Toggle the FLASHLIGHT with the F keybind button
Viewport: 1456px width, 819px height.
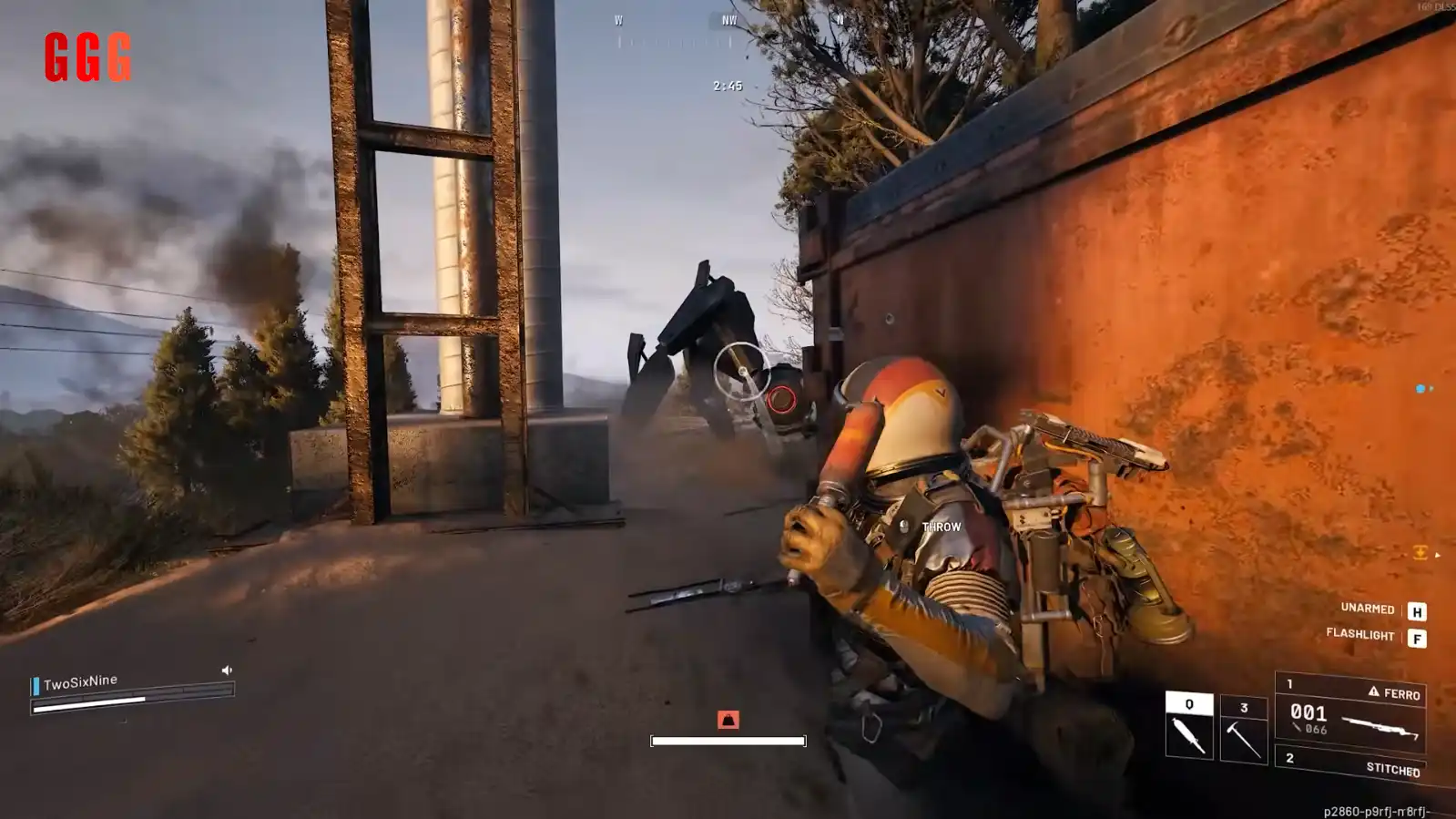1417,639
